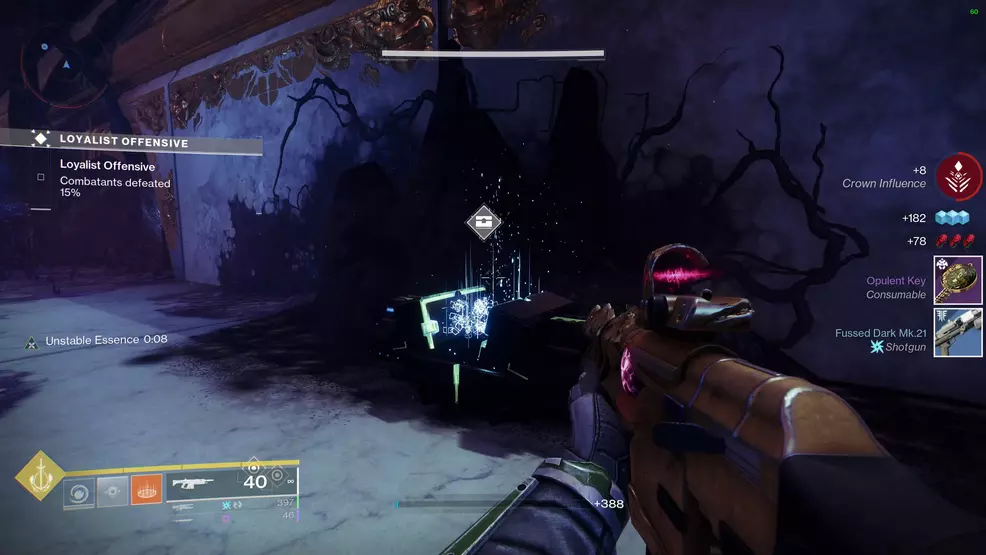Click the blue Glimmer cubes icon
The width and height of the screenshot is (986, 555).
coord(952,218)
